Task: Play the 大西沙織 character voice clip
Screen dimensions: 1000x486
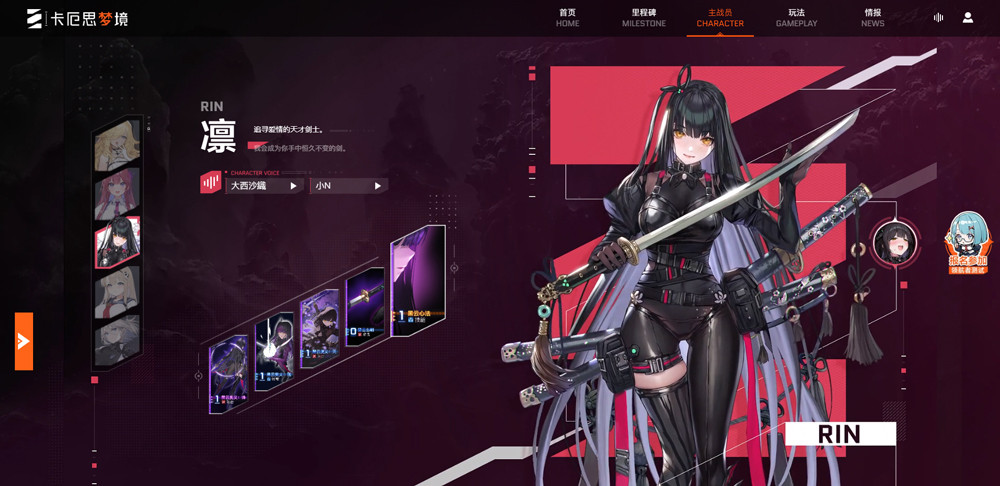Action: [264, 186]
